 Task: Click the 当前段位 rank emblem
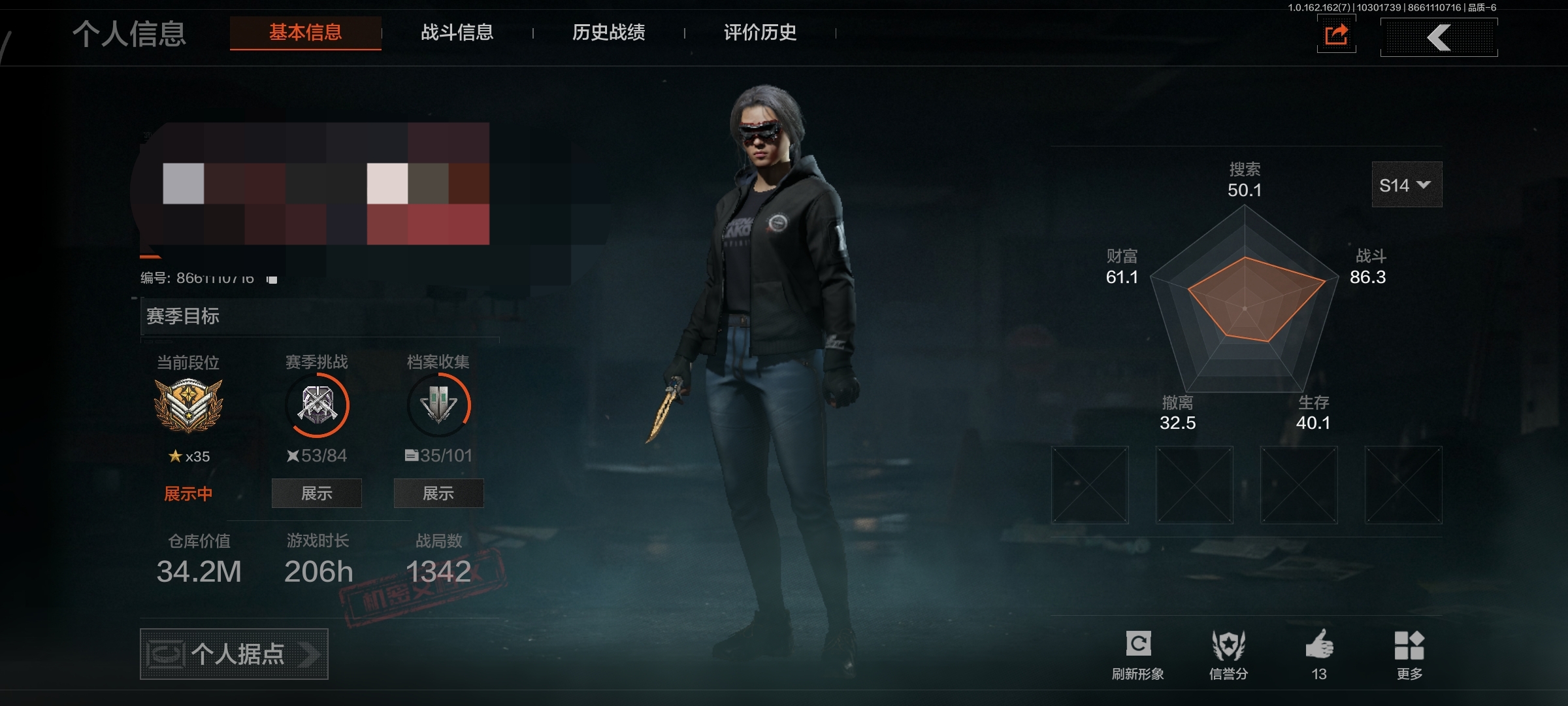(188, 405)
